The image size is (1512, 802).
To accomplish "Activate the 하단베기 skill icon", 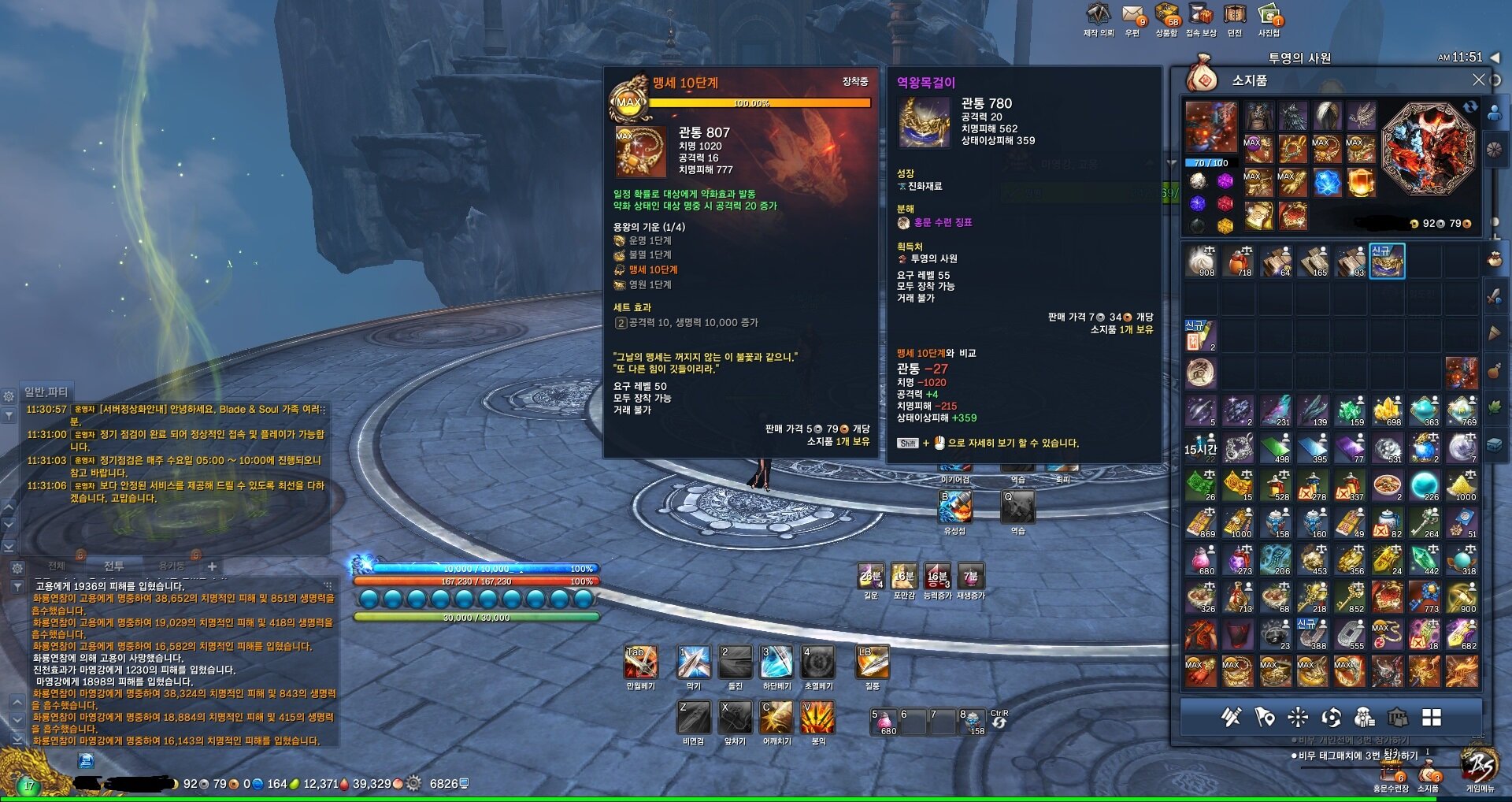I will (776, 663).
